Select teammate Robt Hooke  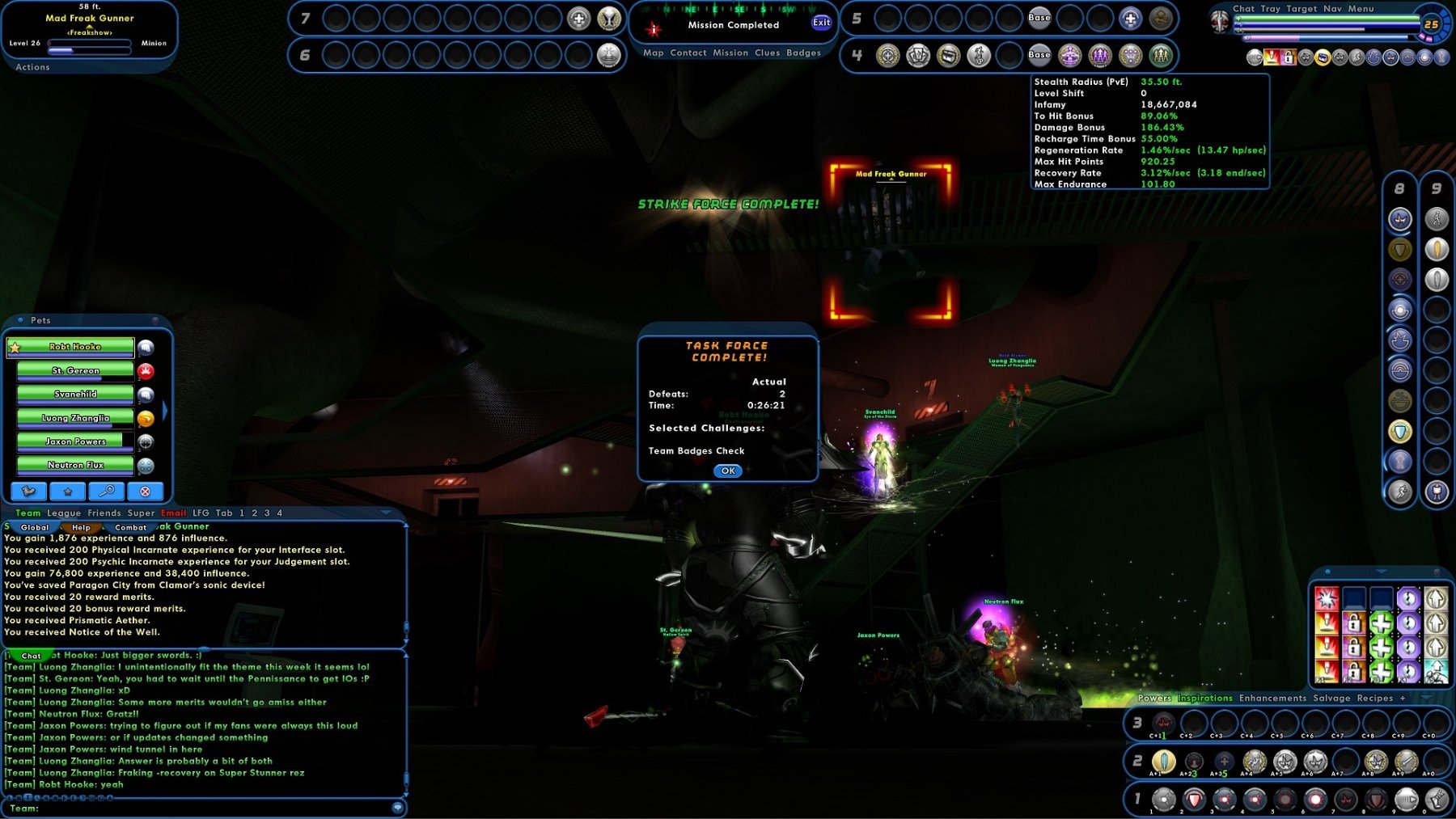(x=75, y=347)
